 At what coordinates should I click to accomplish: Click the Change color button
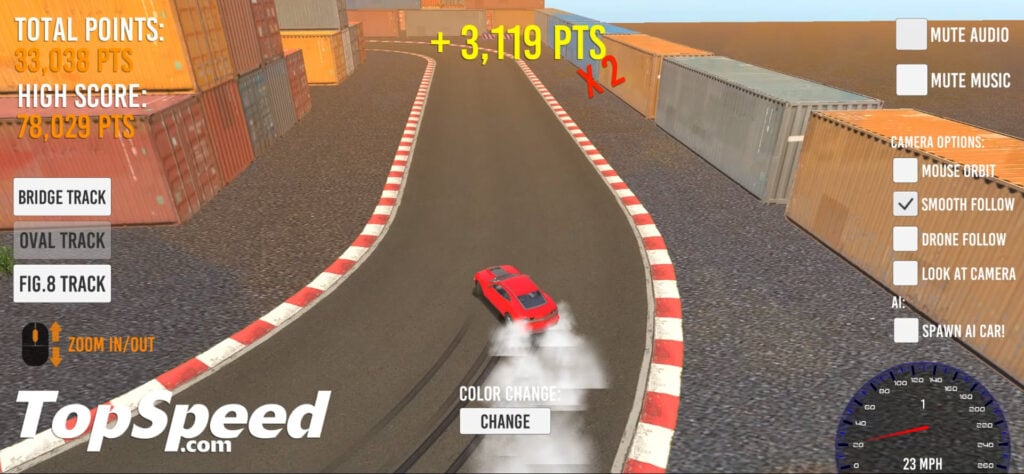[505, 421]
